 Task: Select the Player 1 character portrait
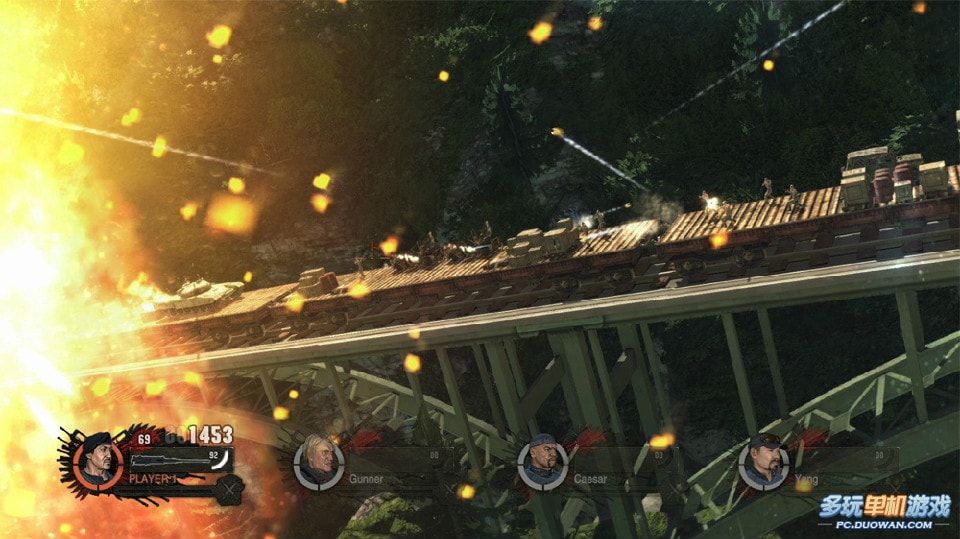point(98,460)
